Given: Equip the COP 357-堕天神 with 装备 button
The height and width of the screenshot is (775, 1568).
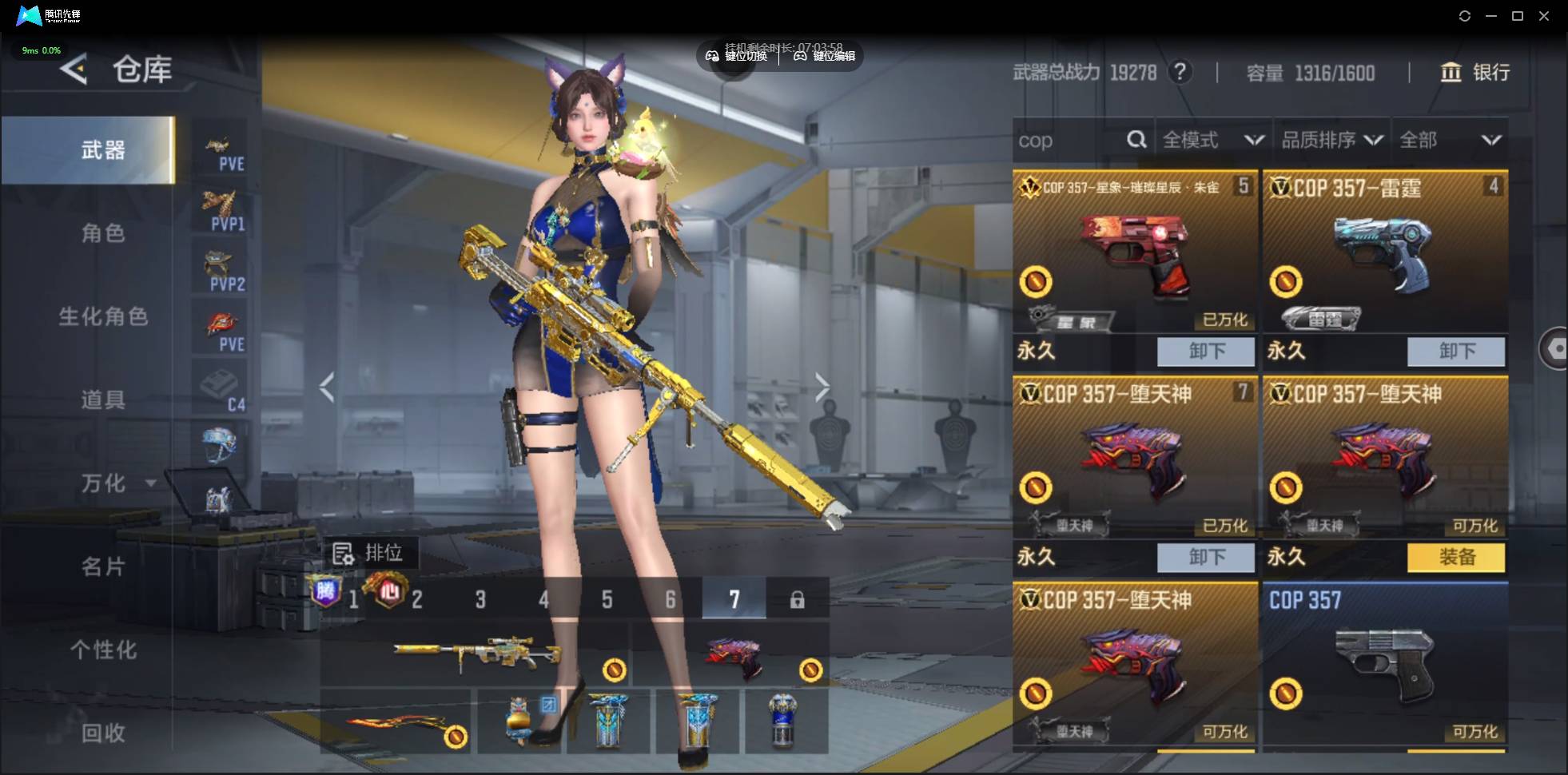Looking at the screenshot, I should point(1455,557).
